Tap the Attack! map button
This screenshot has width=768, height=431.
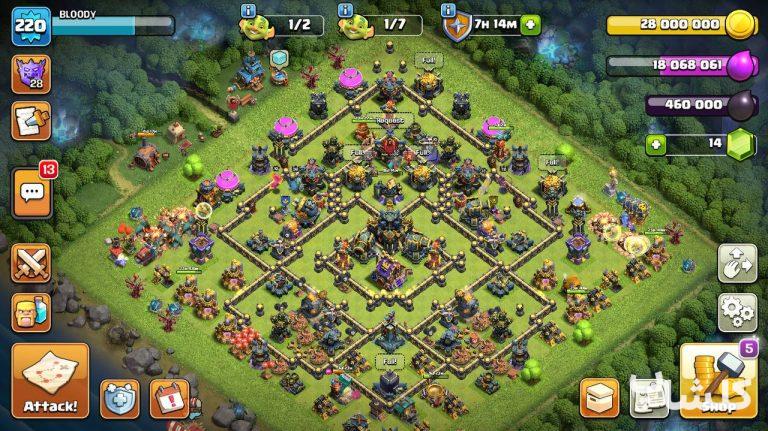(x=50, y=381)
